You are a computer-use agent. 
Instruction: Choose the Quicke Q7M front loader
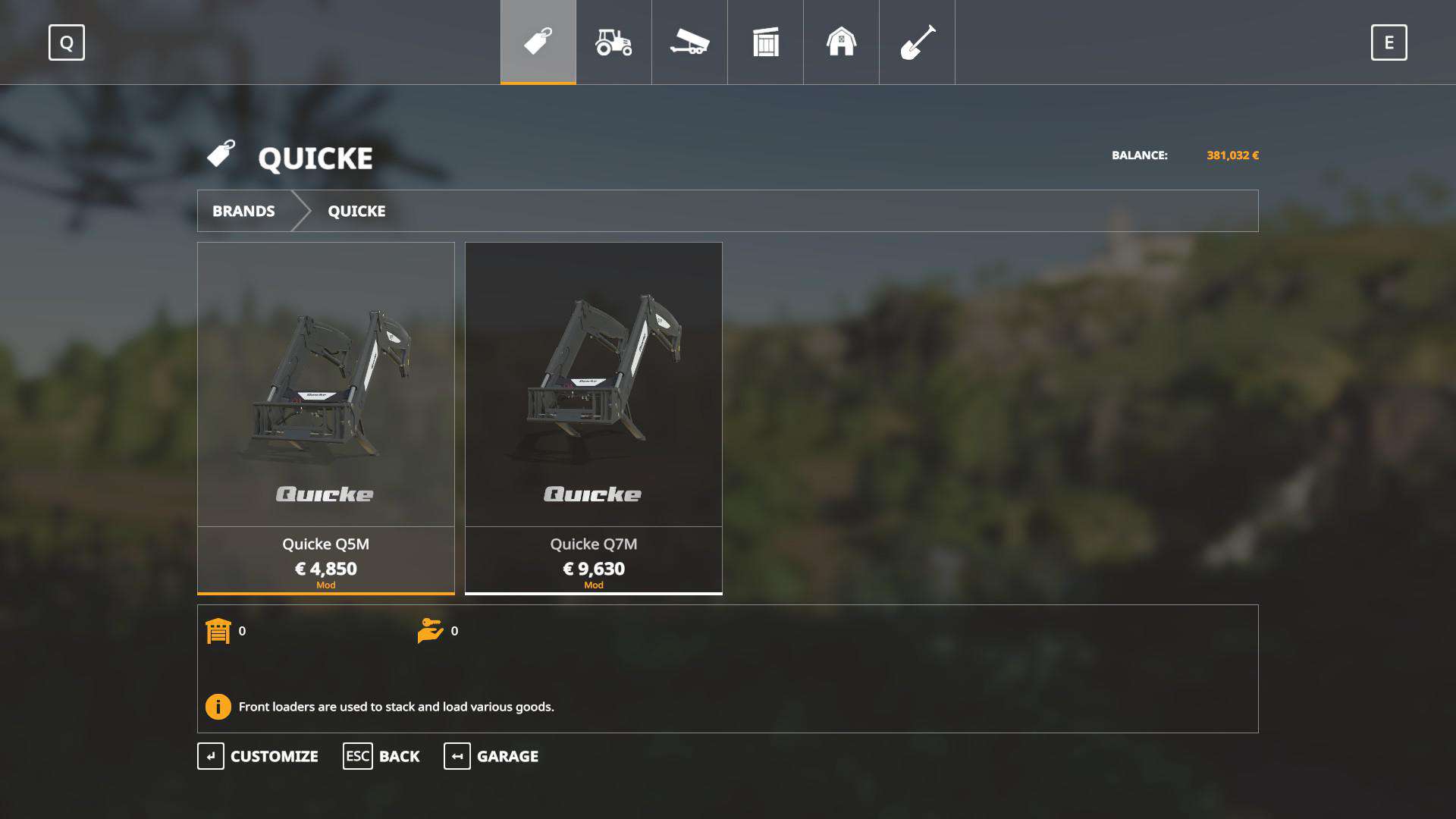pyautogui.click(x=593, y=417)
